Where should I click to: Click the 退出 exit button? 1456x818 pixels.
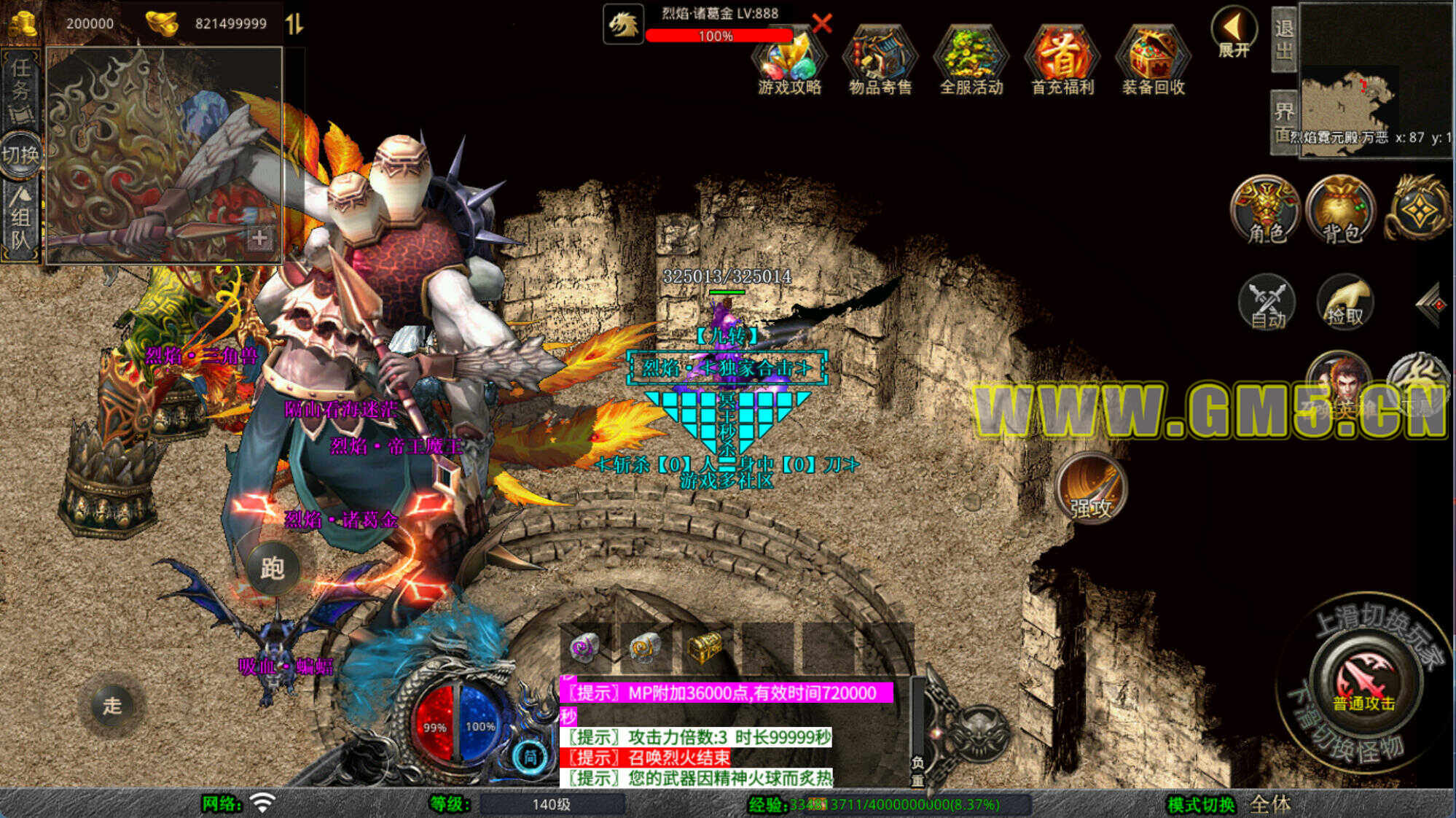(1284, 39)
